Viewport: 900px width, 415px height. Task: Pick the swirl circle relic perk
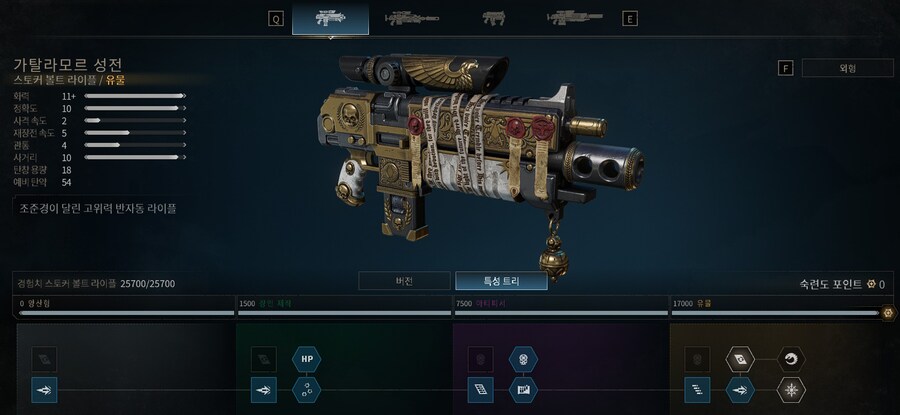(x=792, y=358)
